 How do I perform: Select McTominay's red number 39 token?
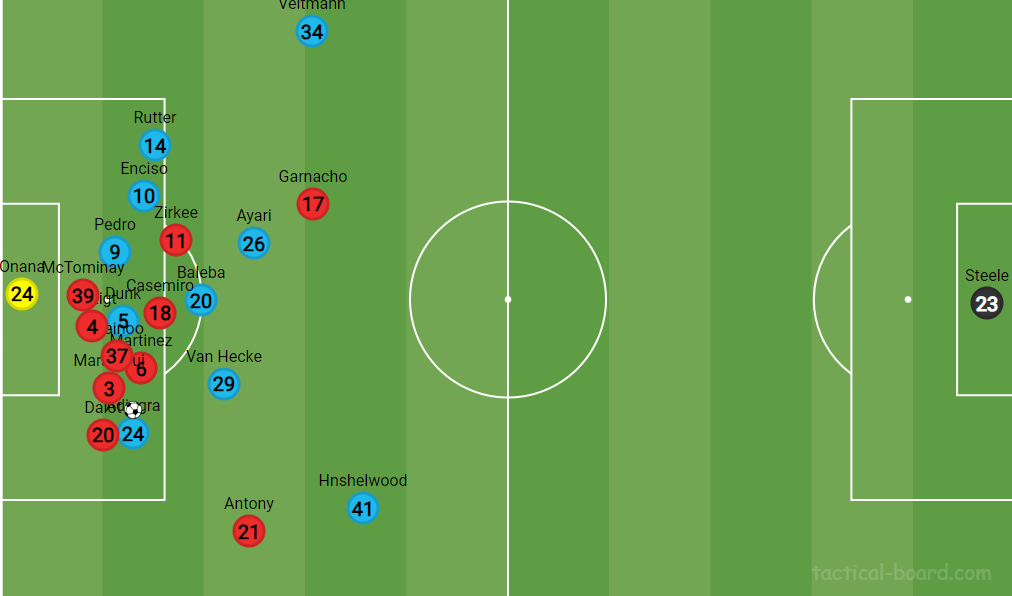coord(83,296)
